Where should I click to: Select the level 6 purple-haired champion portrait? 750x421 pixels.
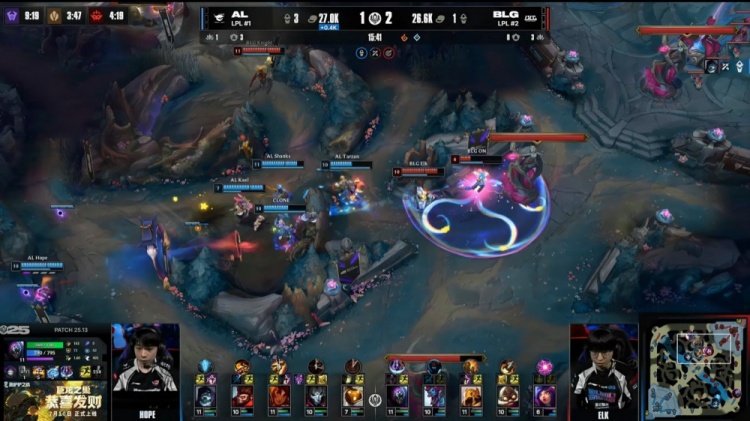click(x=544, y=396)
